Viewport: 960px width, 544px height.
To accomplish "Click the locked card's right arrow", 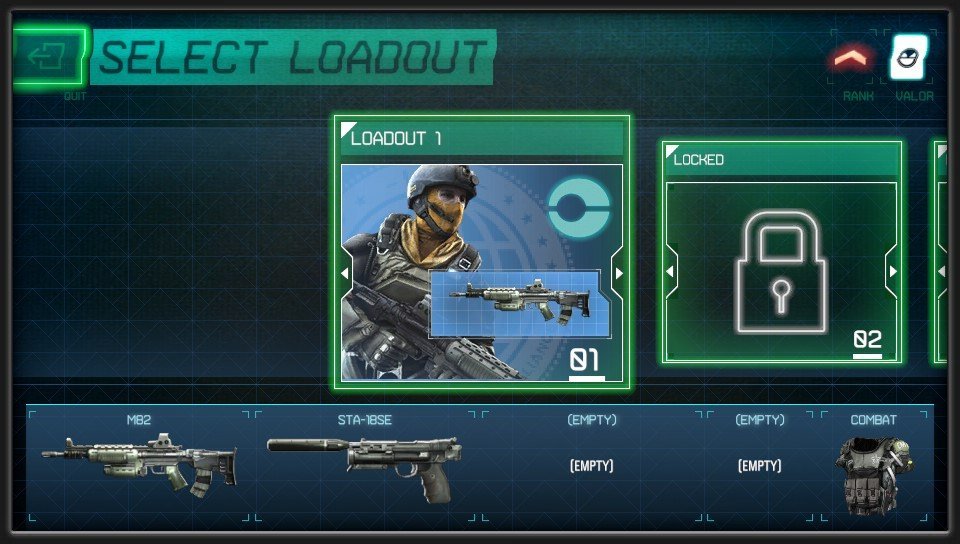I will [x=892, y=271].
